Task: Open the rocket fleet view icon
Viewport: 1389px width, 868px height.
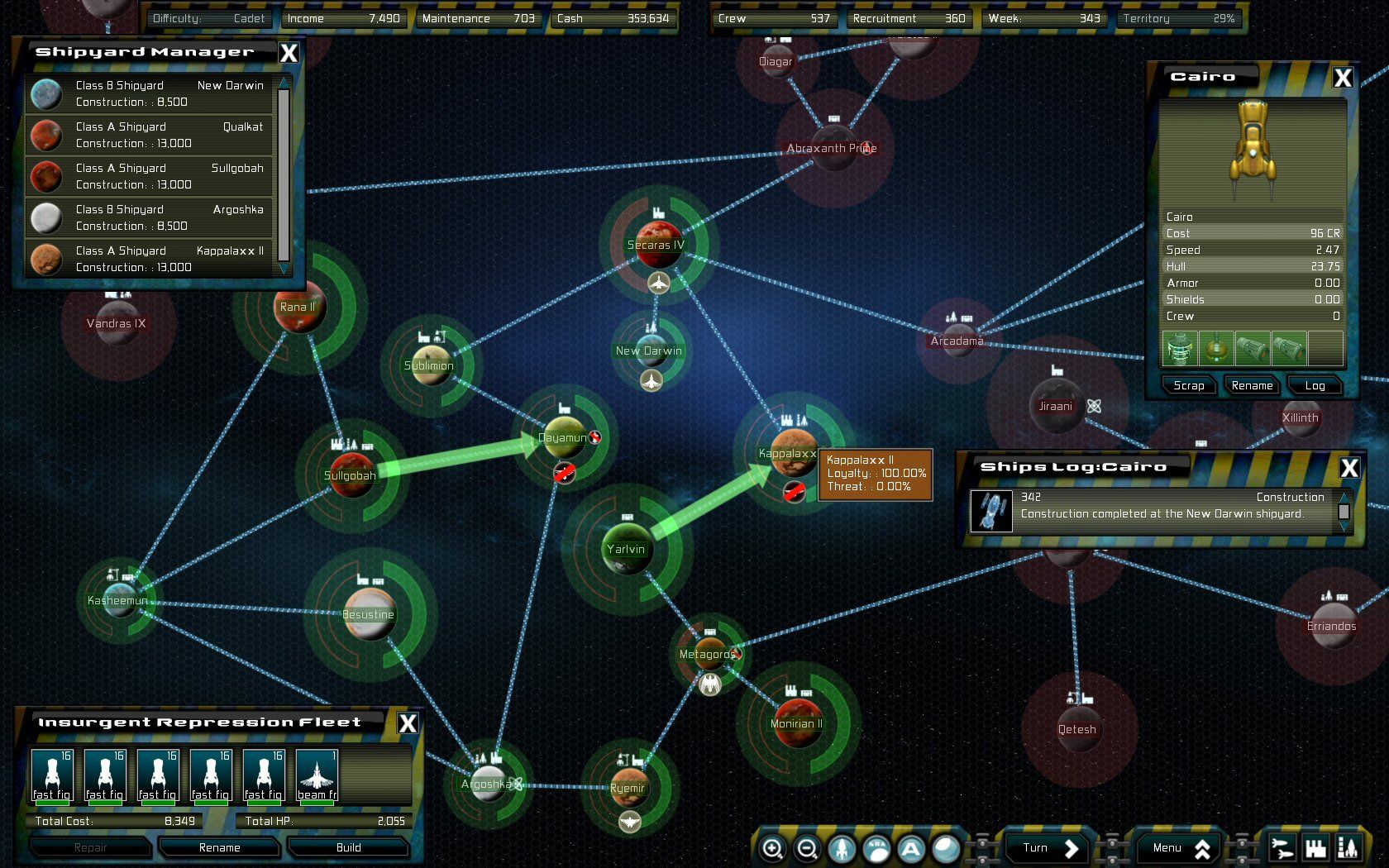Action: 842,848
